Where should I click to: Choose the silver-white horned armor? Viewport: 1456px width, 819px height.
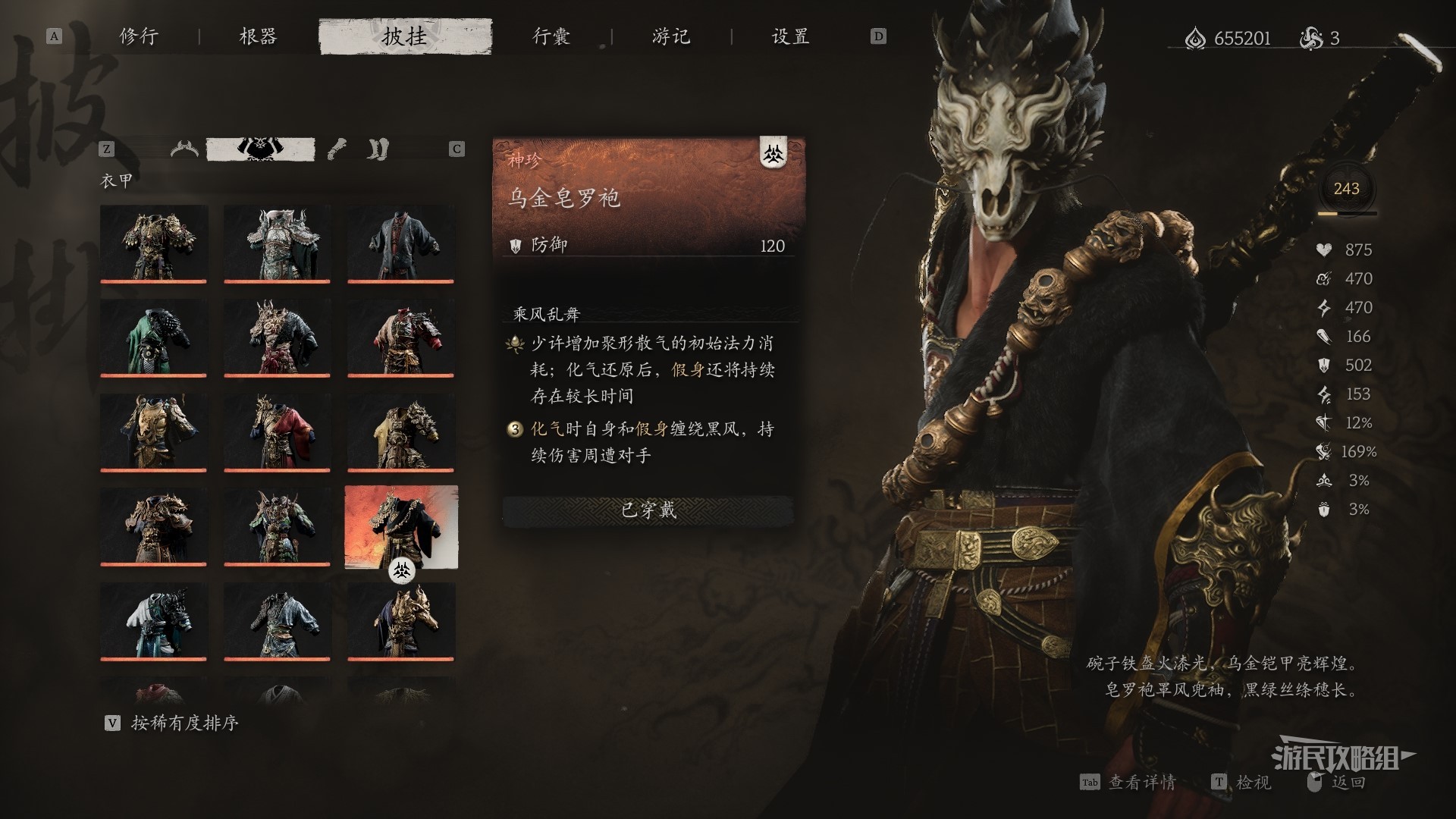point(277,243)
